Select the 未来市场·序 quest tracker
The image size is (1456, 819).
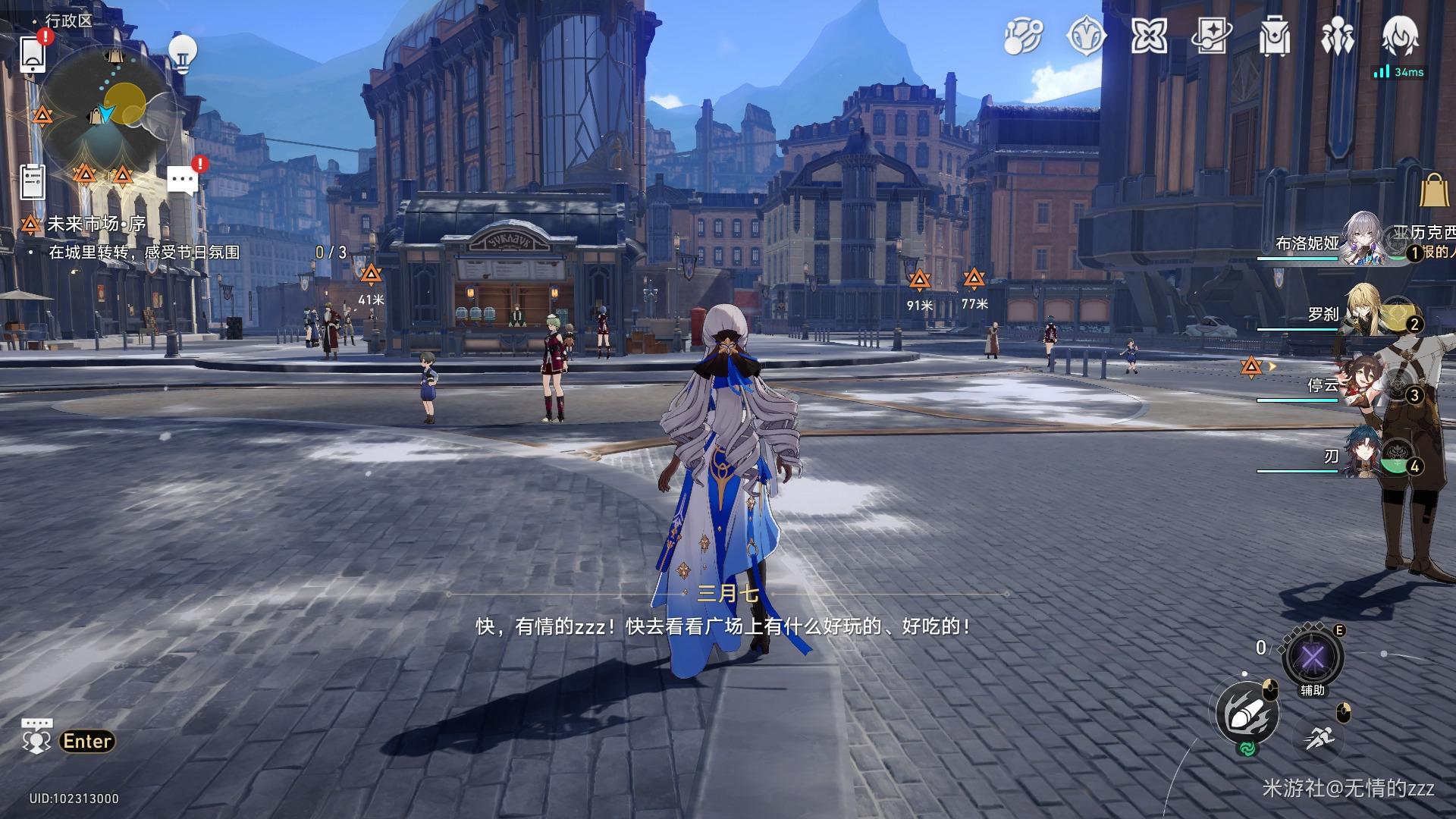(x=96, y=224)
